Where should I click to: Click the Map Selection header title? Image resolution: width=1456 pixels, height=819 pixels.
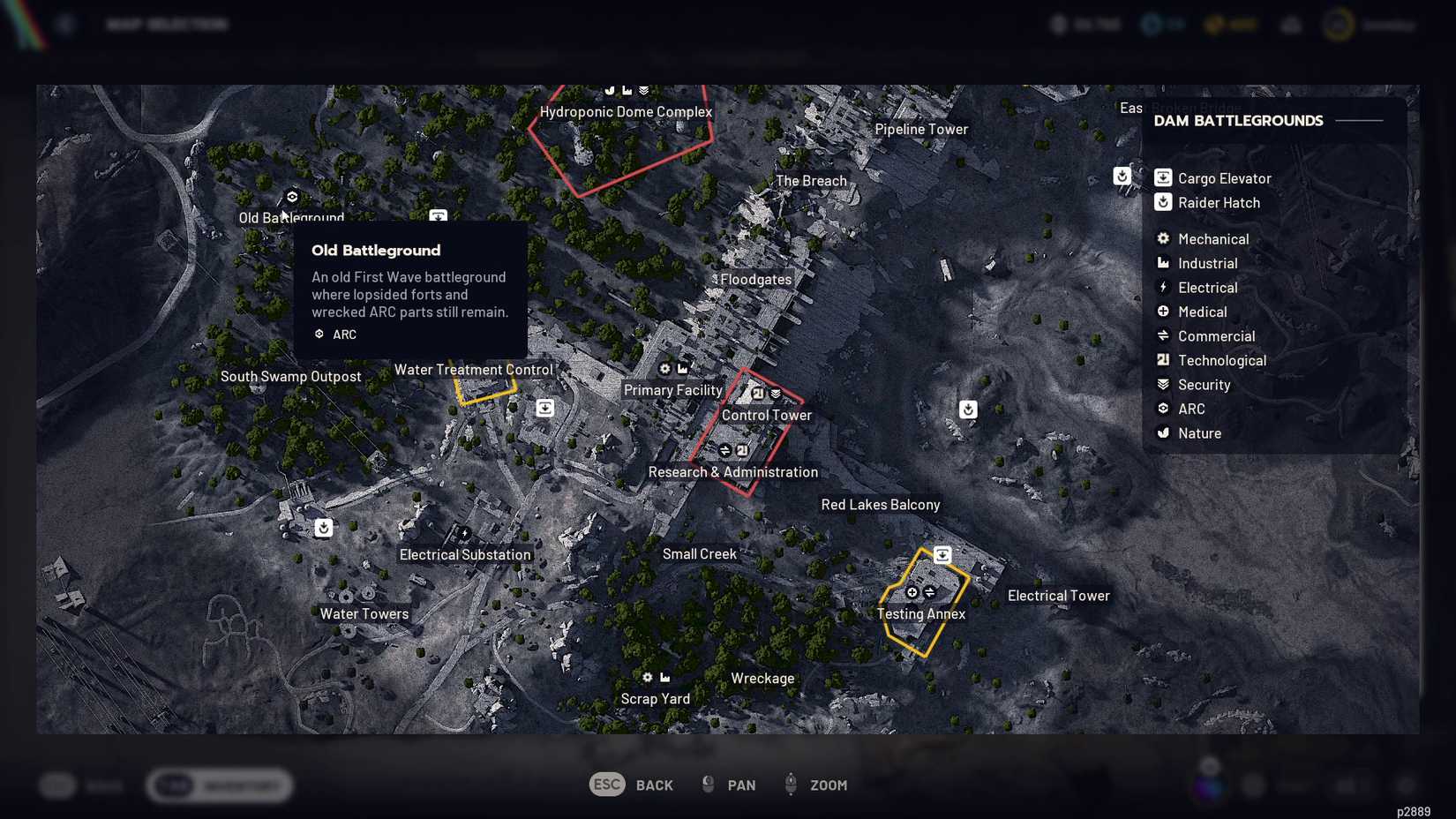tap(168, 24)
